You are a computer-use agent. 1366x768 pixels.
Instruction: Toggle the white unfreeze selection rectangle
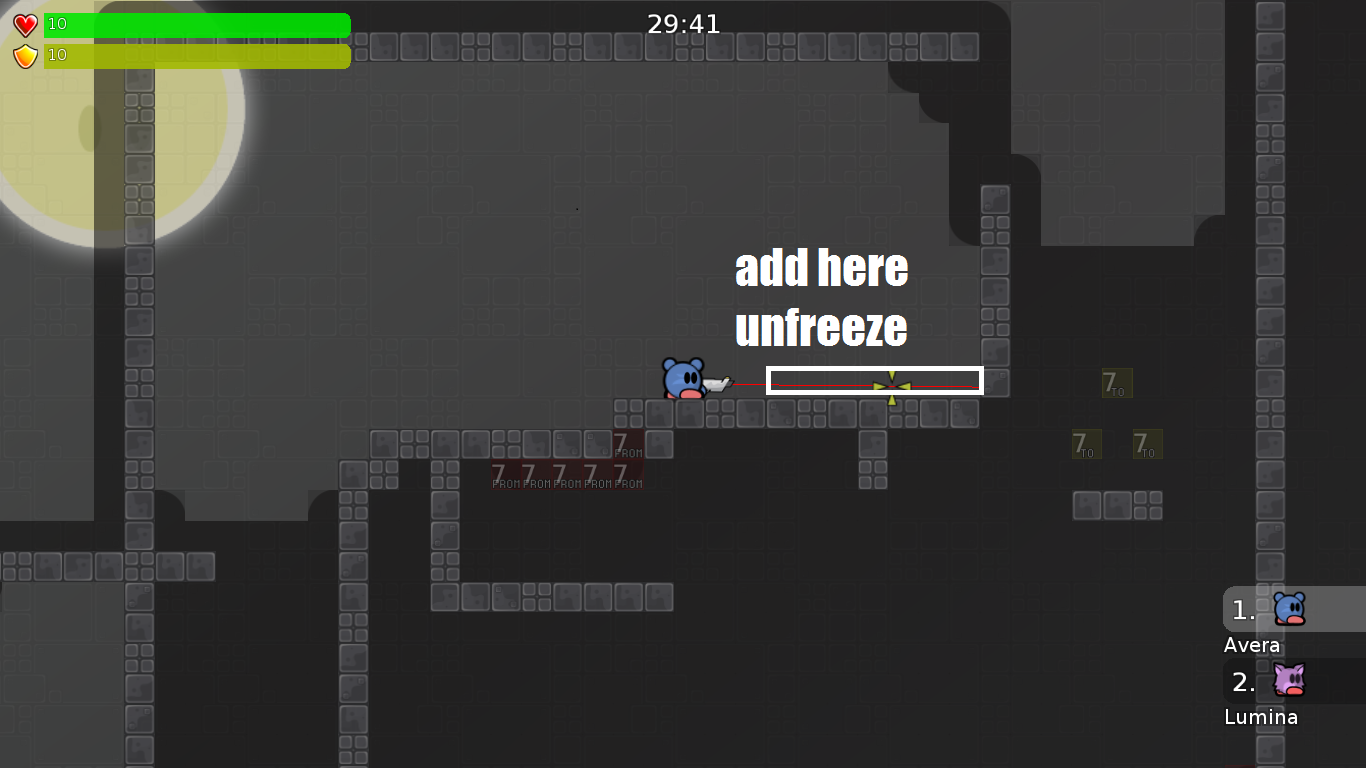874,380
